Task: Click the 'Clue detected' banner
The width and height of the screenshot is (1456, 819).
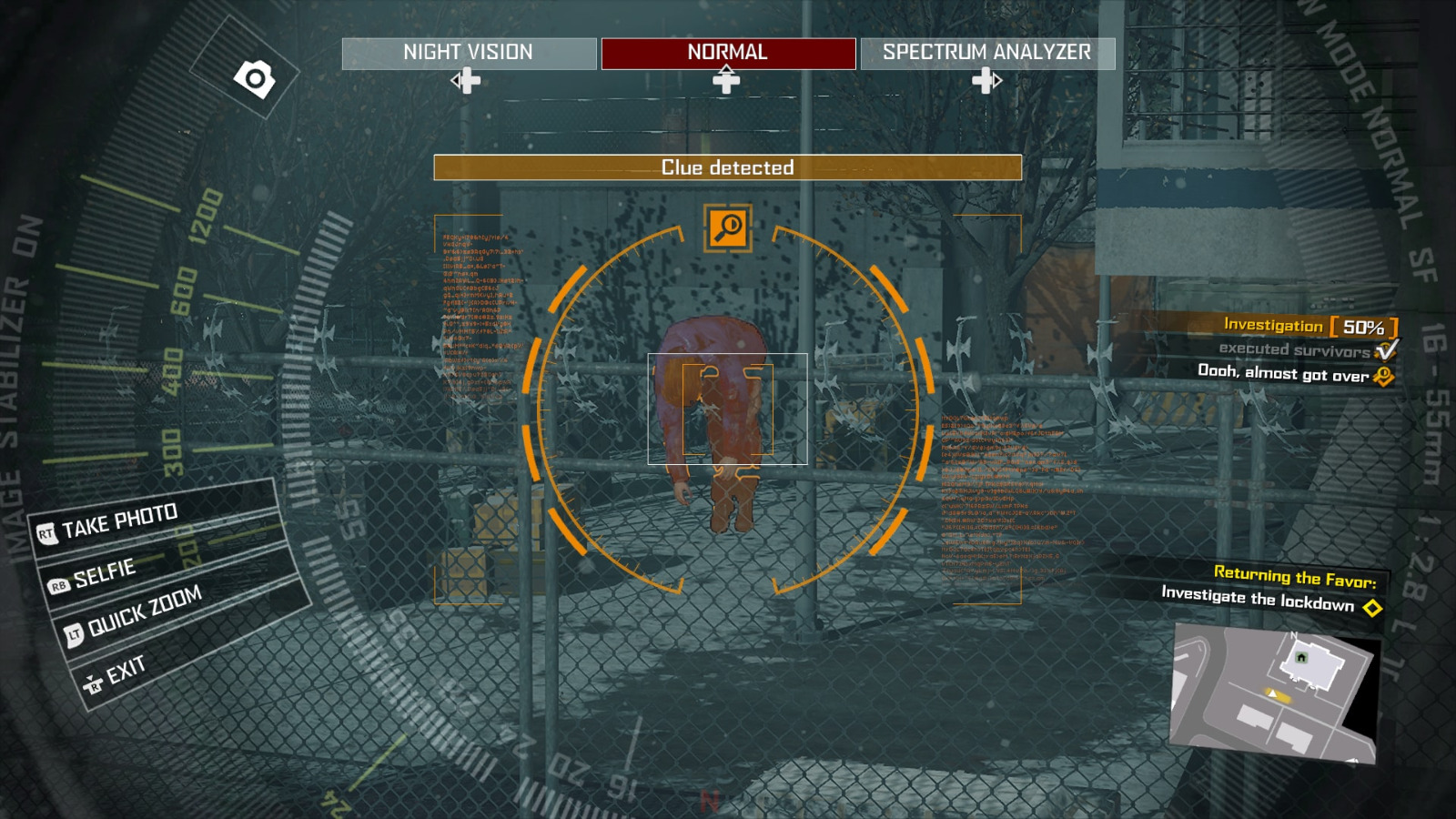Action: (727, 167)
